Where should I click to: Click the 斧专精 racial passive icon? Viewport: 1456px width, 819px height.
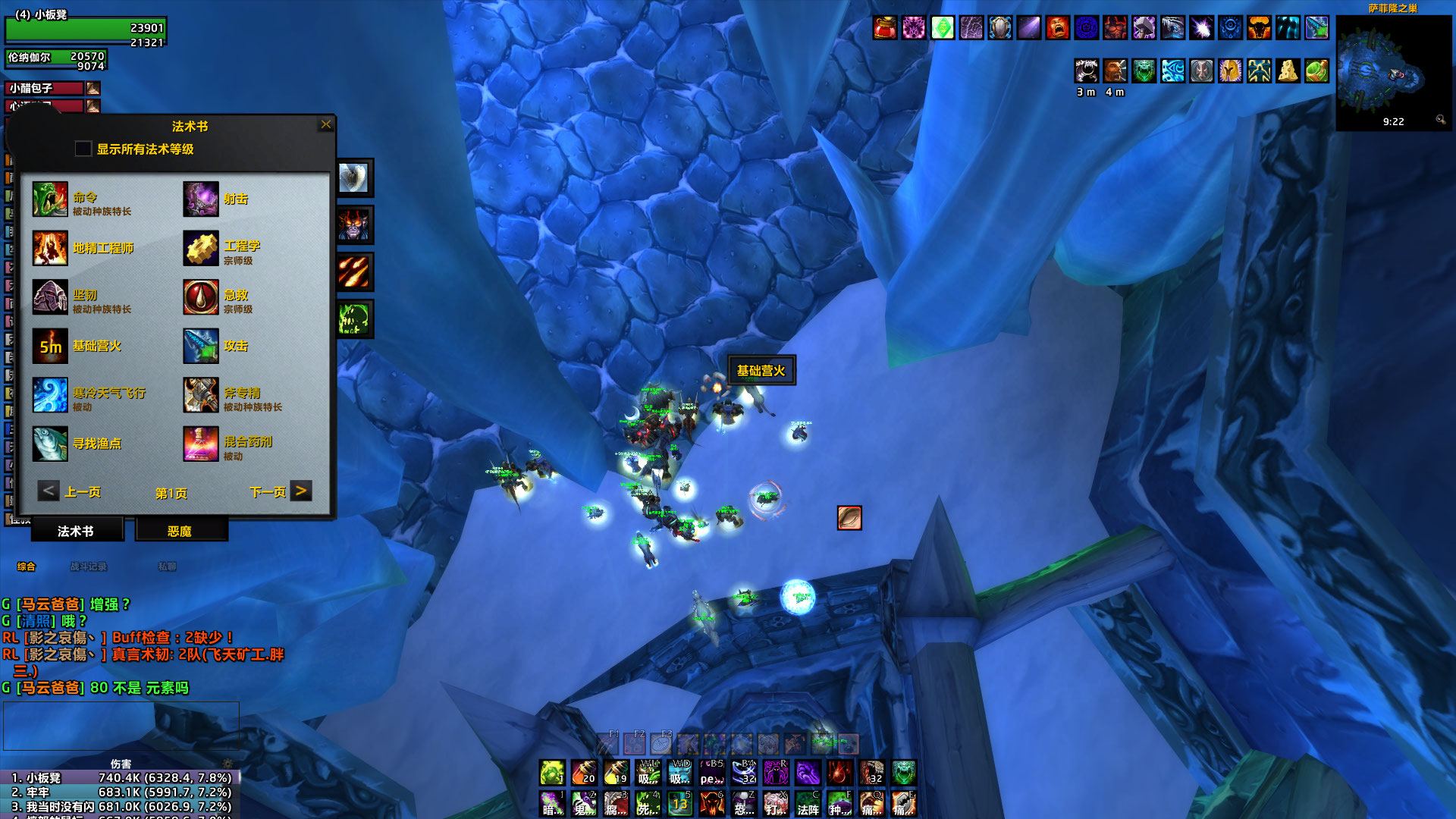tap(200, 394)
